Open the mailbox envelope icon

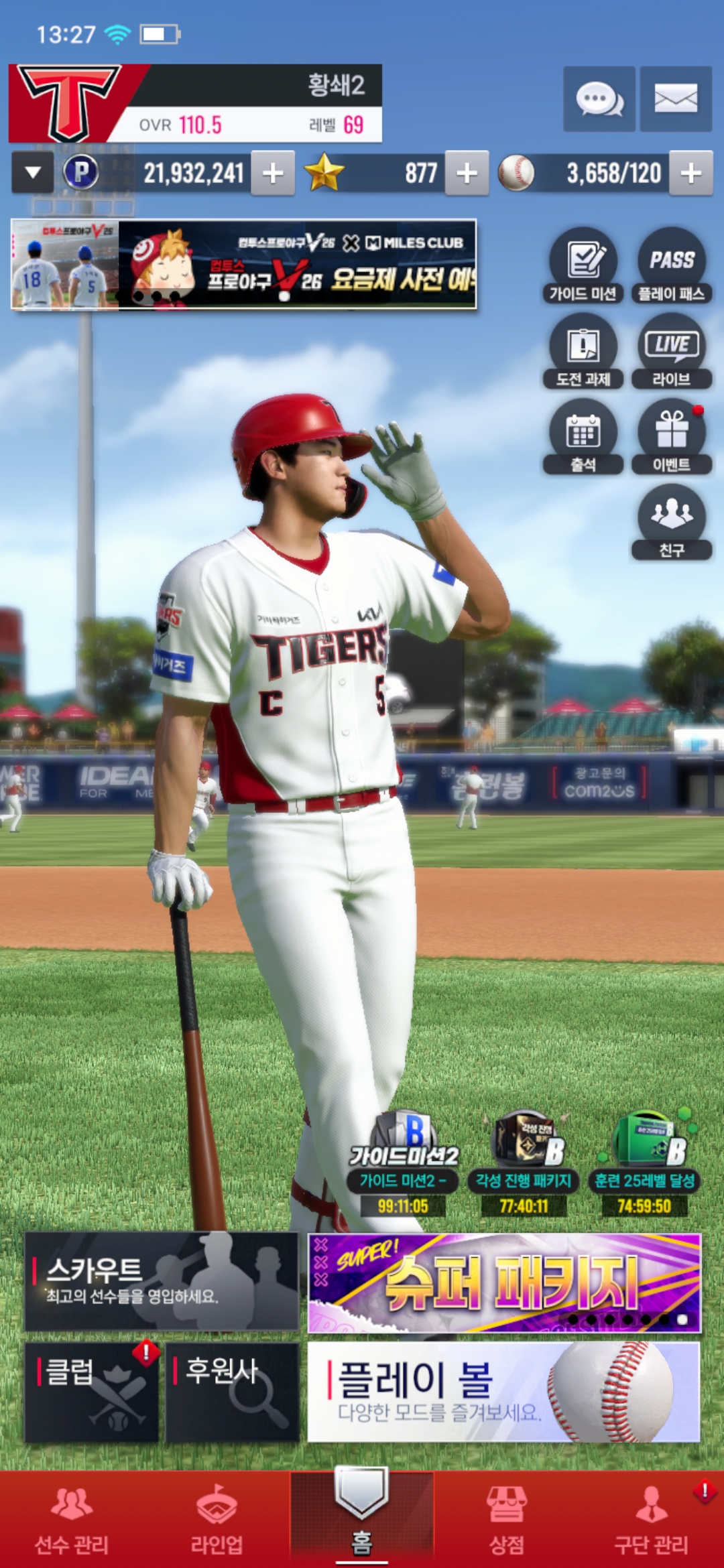point(675,99)
